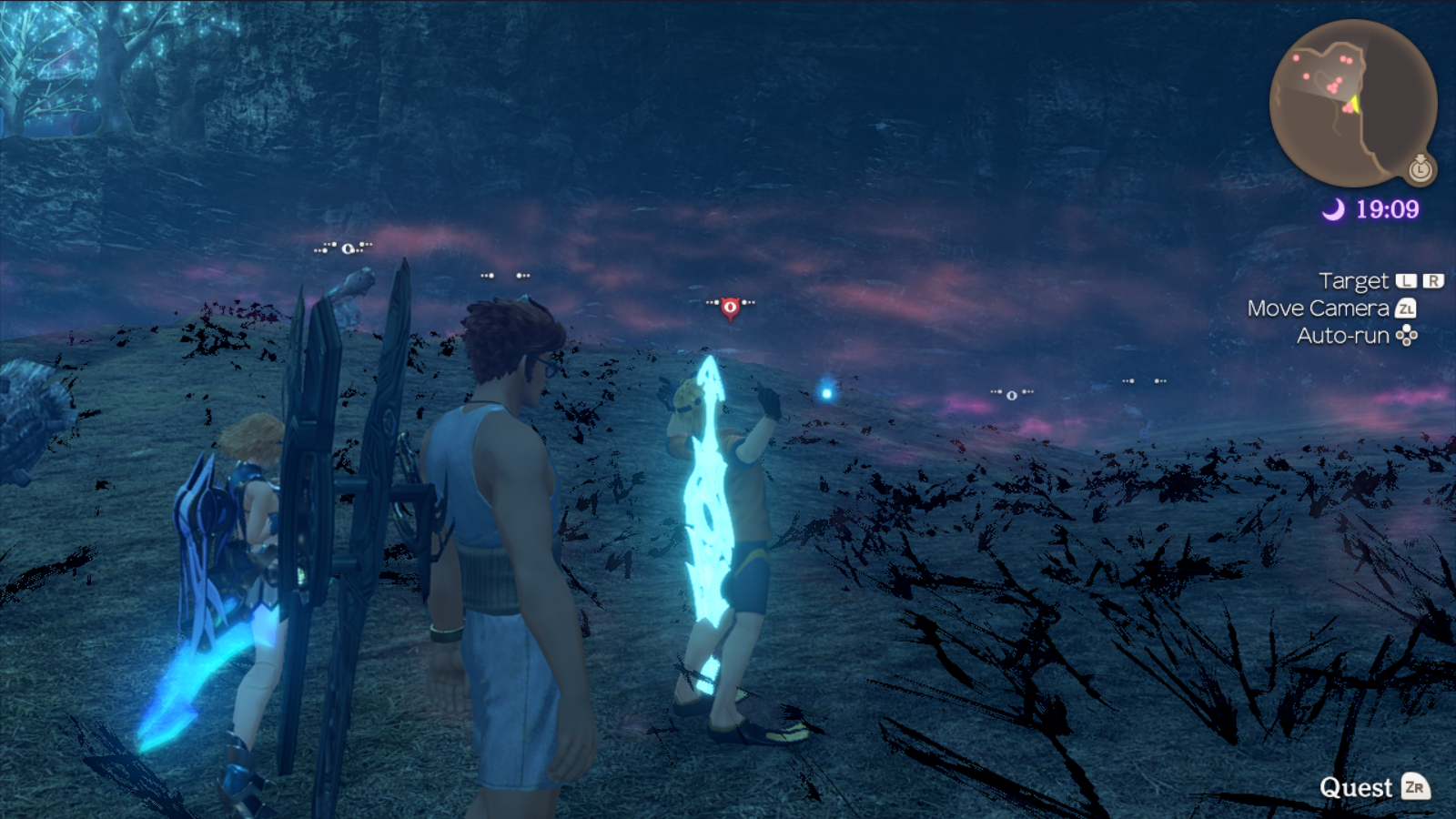
Task: Choose the Move Camera option label
Action: 1318,308
